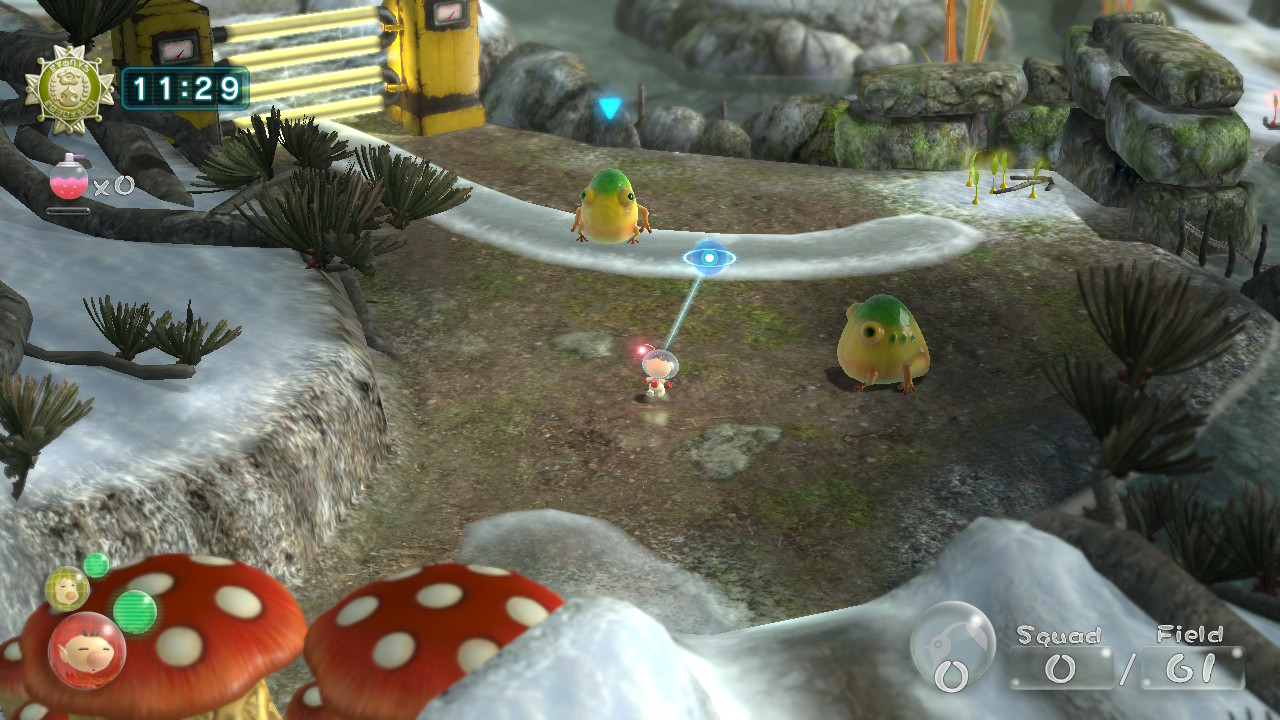Use the pink ultra-spicy spray bottle

[x=69, y=181]
